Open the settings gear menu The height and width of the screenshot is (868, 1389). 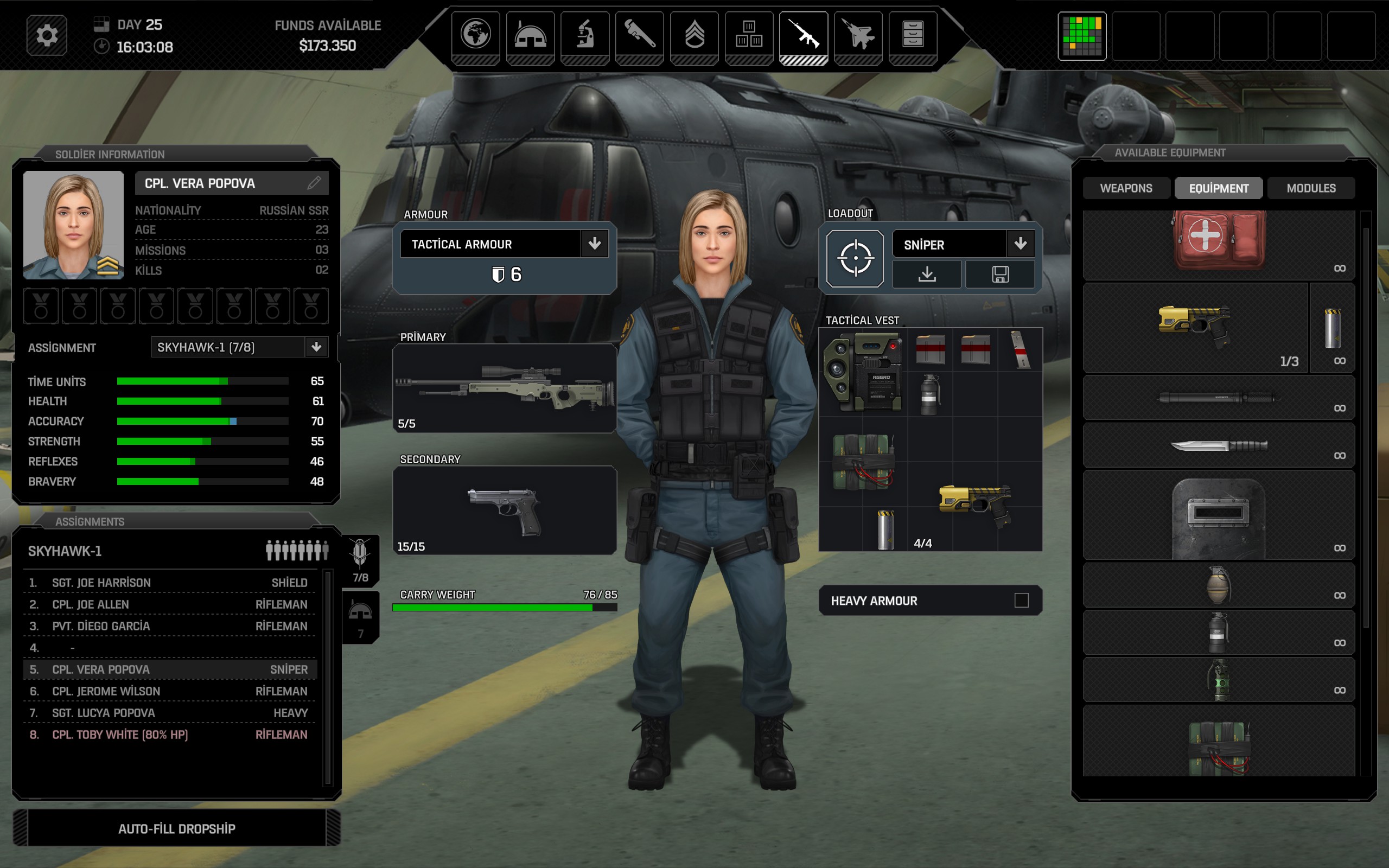click(x=47, y=36)
